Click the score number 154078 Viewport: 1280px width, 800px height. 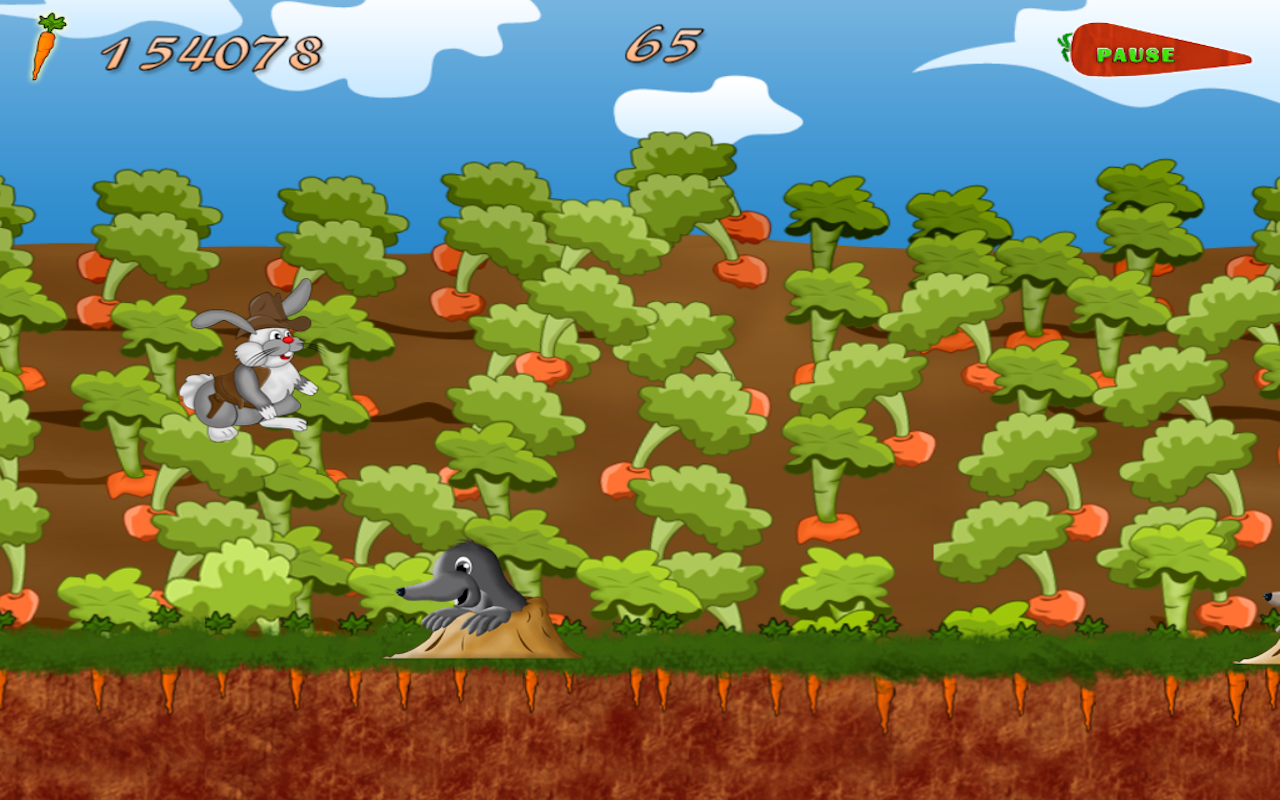[x=214, y=48]
